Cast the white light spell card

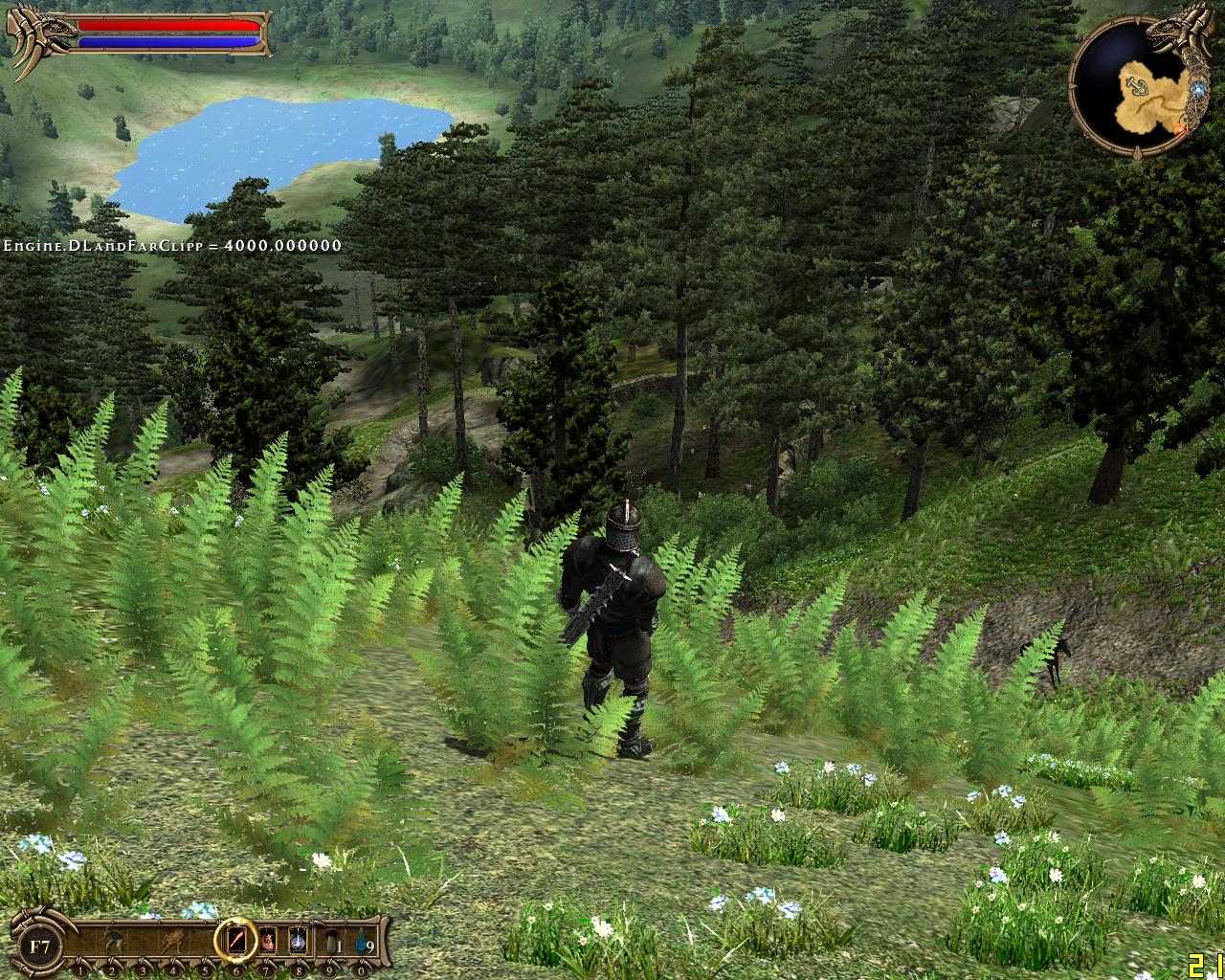coord(298,943)
